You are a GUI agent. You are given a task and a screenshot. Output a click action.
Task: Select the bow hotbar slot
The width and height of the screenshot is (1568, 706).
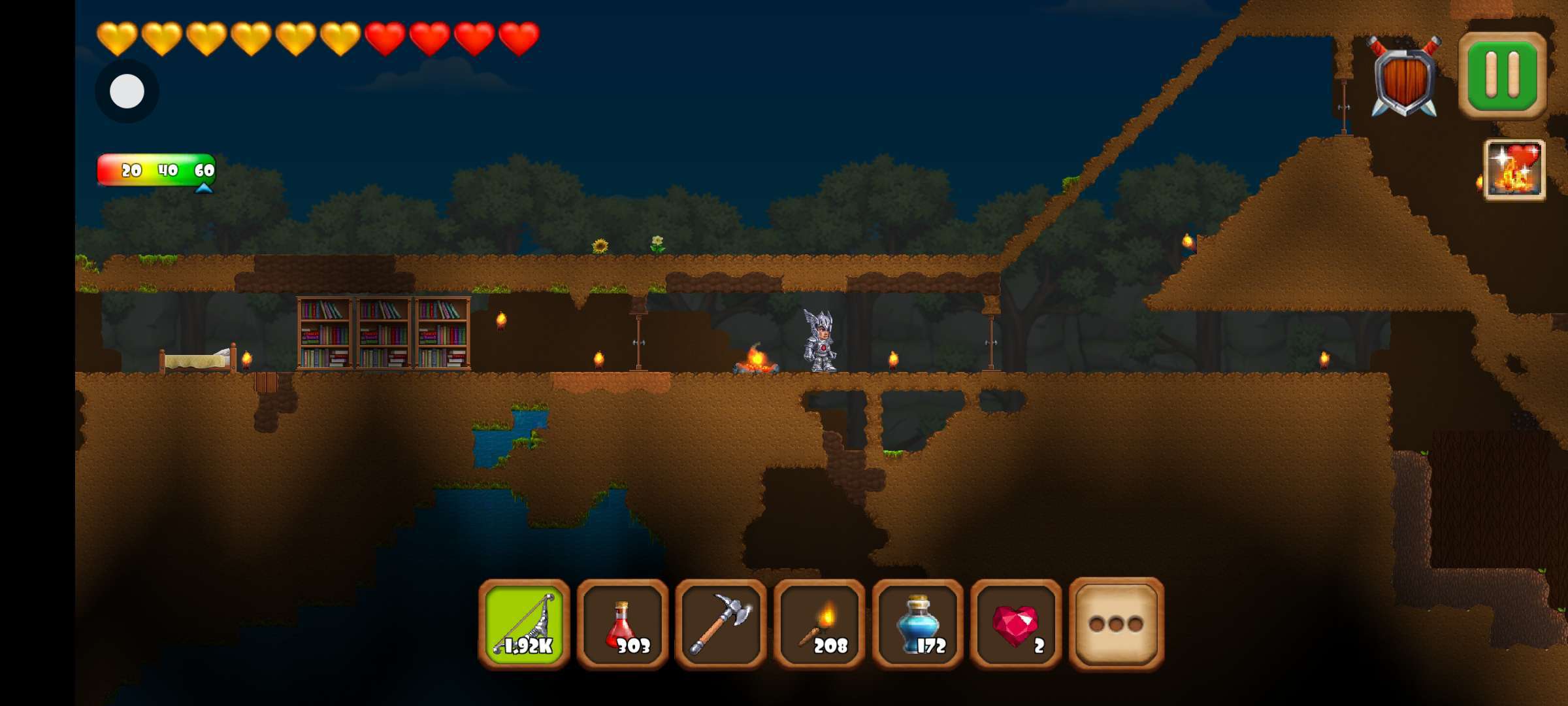pos(524,625)
